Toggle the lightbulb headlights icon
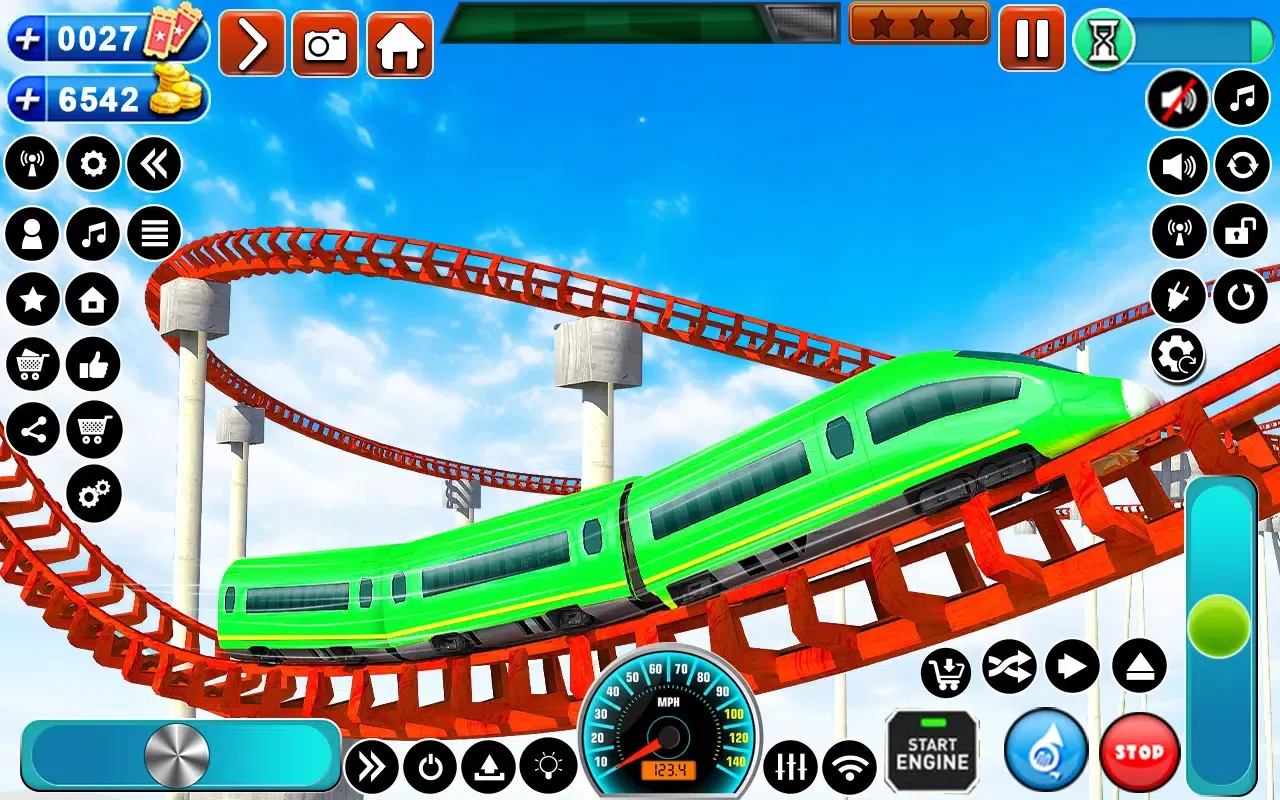This screenshot has width=1280, height=800. click(x=548, y=766)
